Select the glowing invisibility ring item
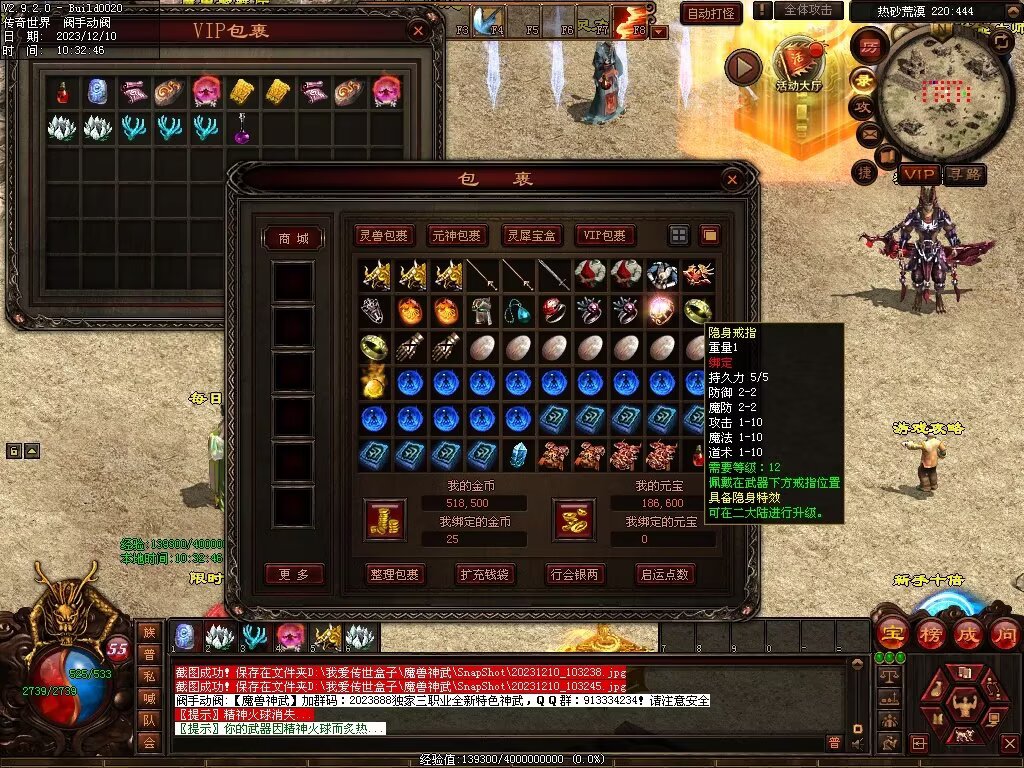This screenshot has height=768, width=1024. click(x=659, y=310)
